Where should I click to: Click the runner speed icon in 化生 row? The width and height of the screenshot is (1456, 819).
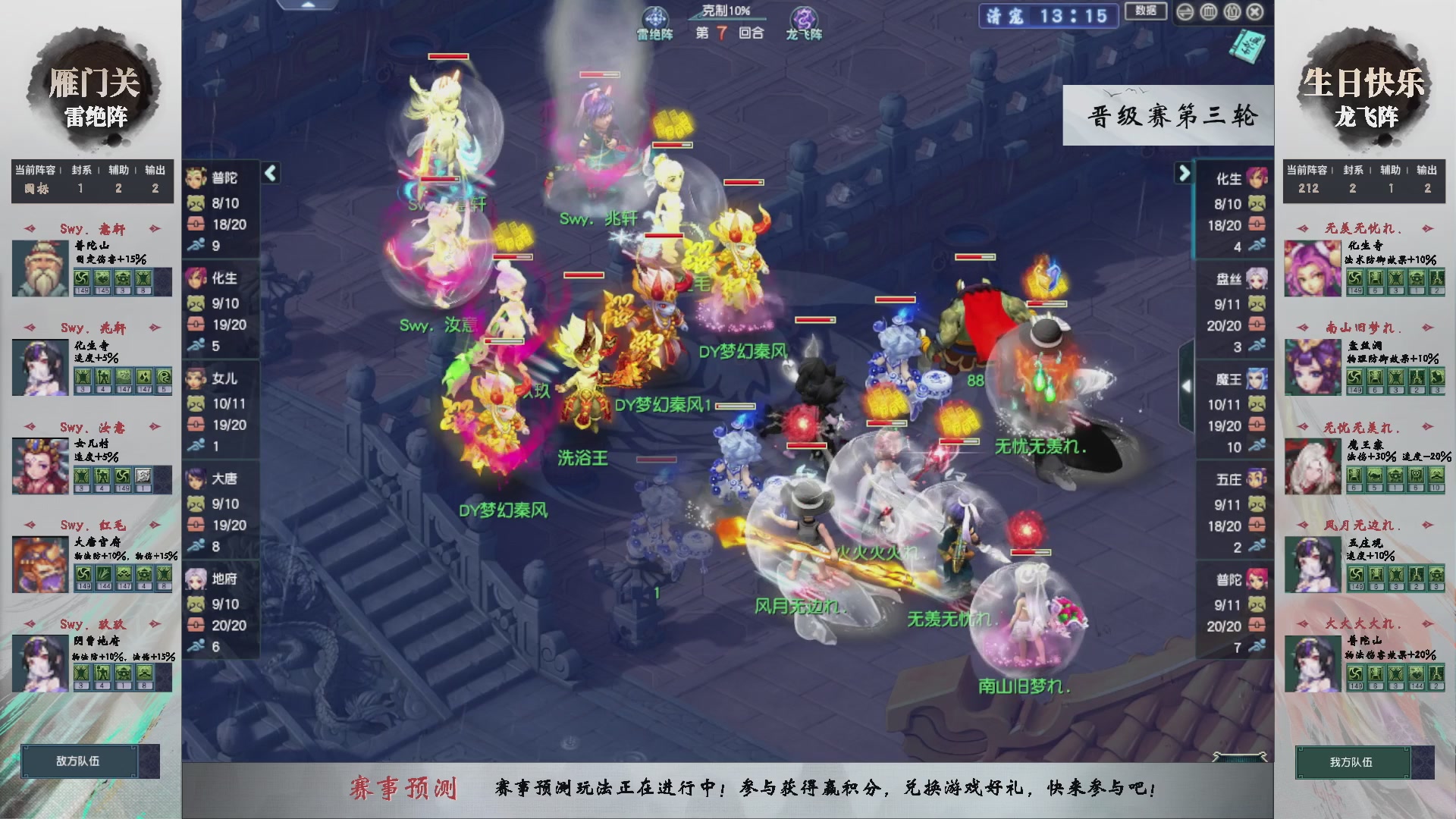198,345
